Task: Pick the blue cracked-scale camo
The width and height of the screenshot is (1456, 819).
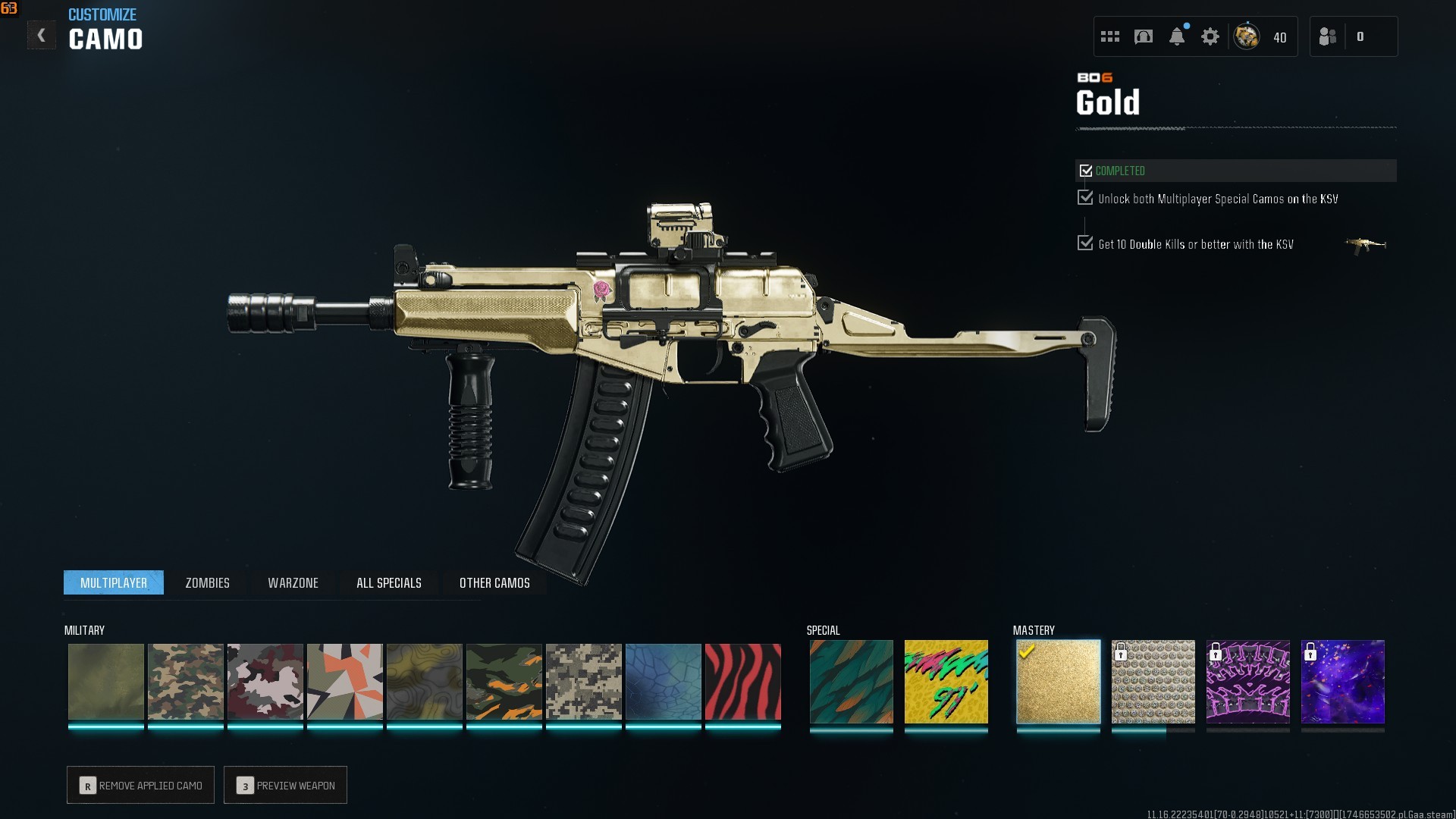Action: tap(663, 682)
